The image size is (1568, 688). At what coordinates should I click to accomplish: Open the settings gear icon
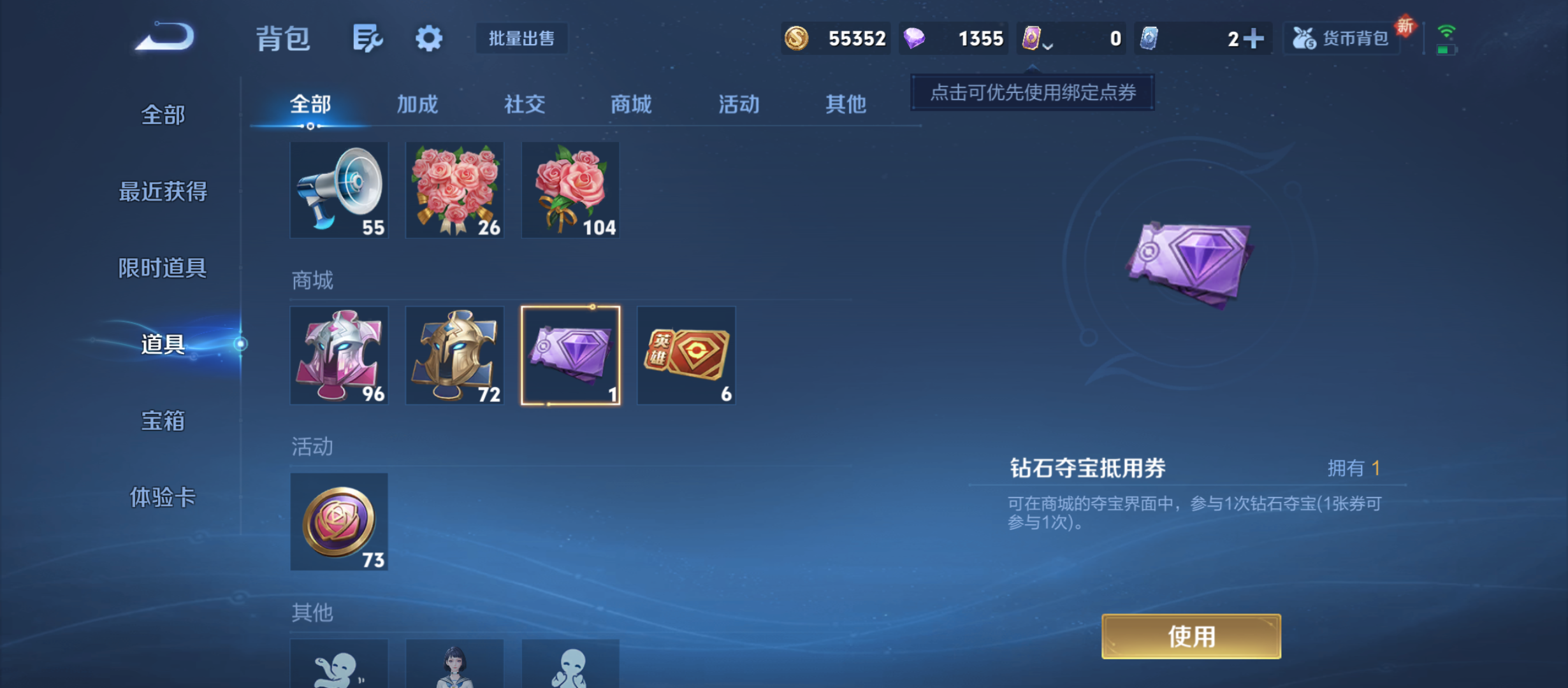pyautogui.click(x=428, y=38)
